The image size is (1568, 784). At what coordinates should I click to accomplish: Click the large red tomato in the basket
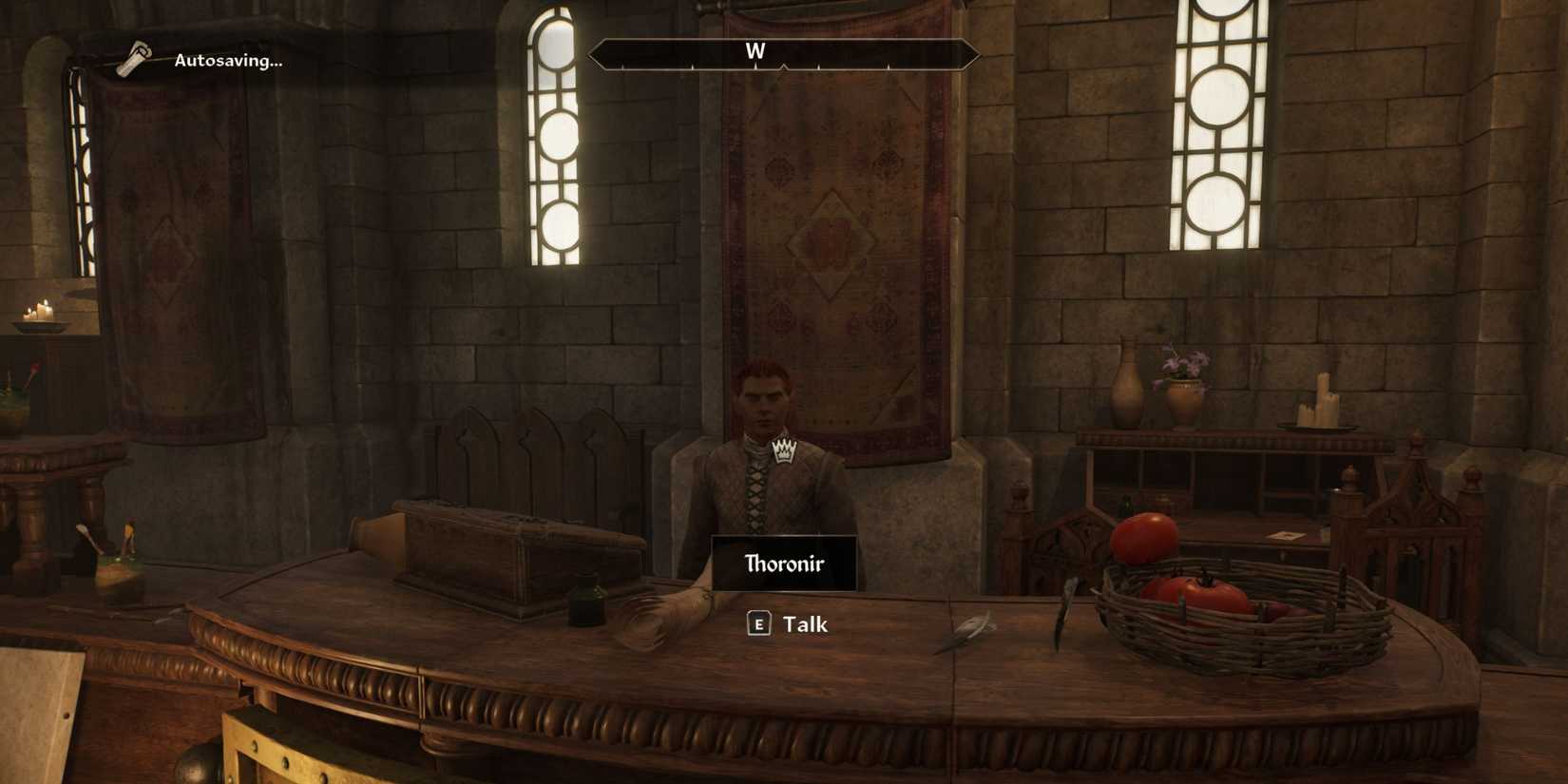[x=1143, y=537]
